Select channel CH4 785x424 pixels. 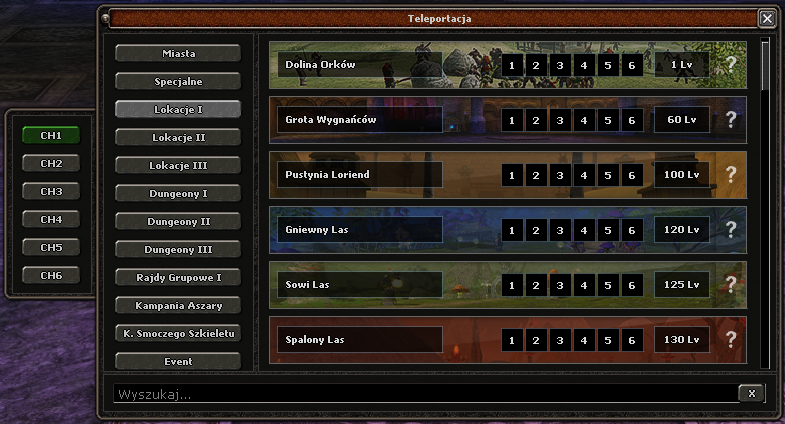click(51, 219)
